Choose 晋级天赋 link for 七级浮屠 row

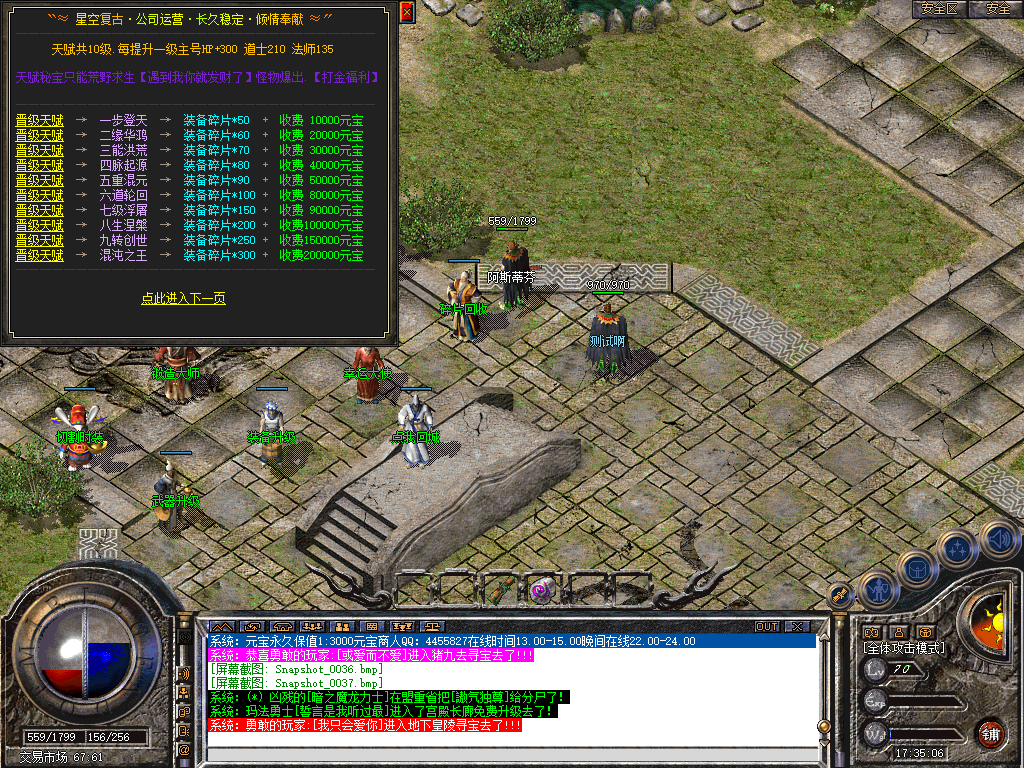(39, 211)
